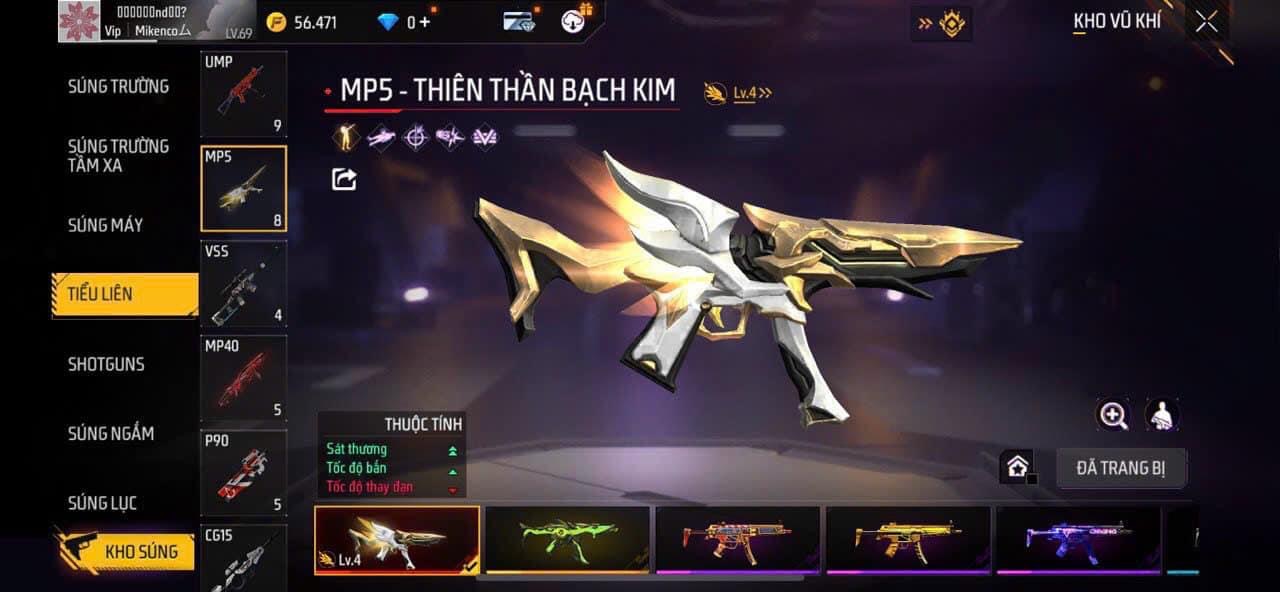The height and width of the screenshot is (592, 1280).
Task: Select the green MP5 skin thumbnail
Action: click(x=567, y=539)
